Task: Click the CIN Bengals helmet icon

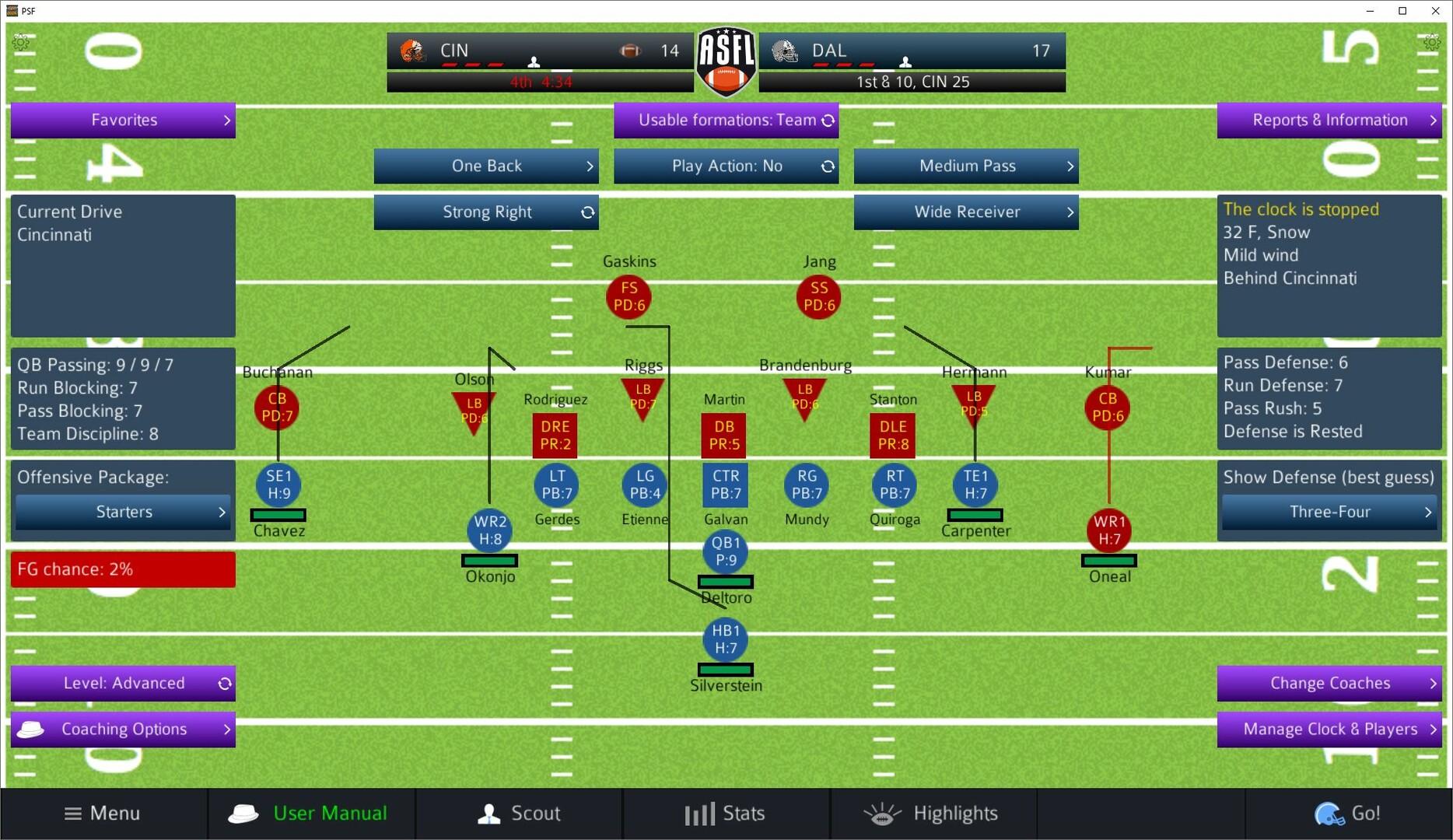Action: (412, 50)
